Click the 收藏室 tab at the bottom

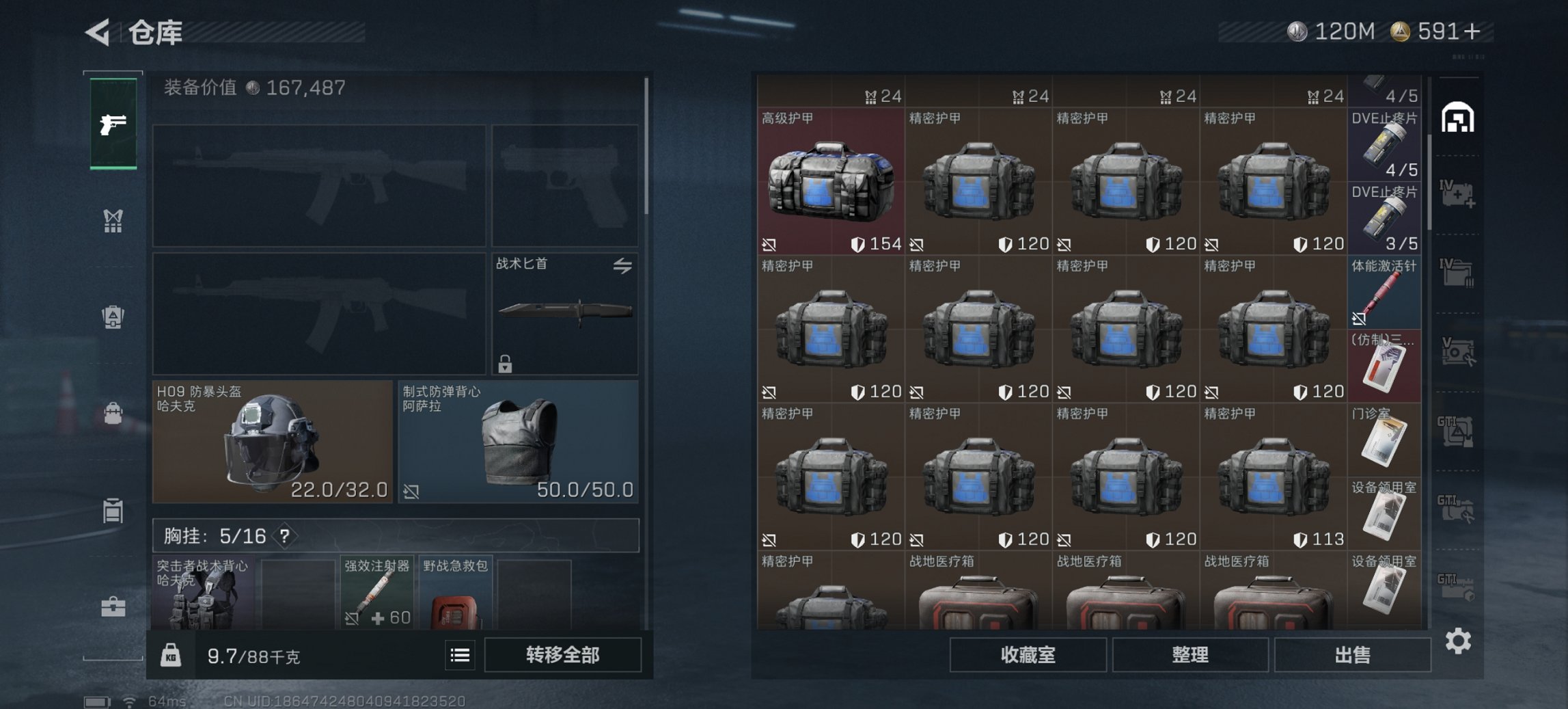tap(1030, 656)
